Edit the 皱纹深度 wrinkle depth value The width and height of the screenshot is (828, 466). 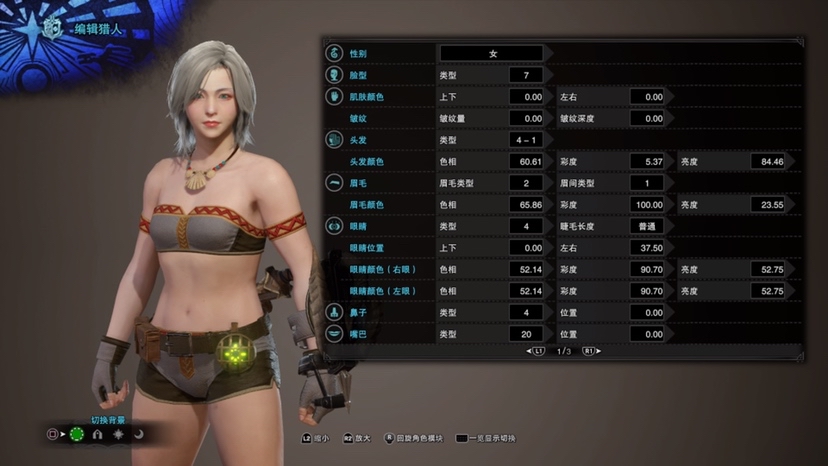647,118
